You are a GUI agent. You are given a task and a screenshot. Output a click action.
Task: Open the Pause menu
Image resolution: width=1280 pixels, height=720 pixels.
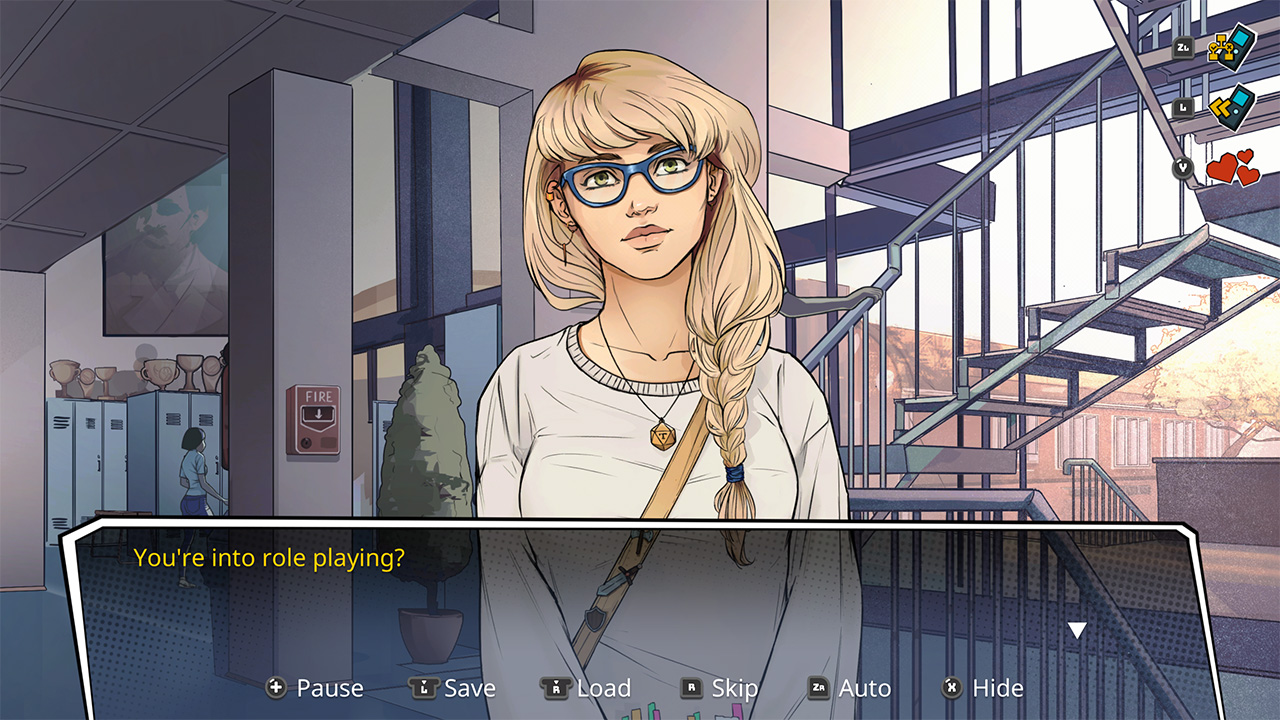coord(329,688)
